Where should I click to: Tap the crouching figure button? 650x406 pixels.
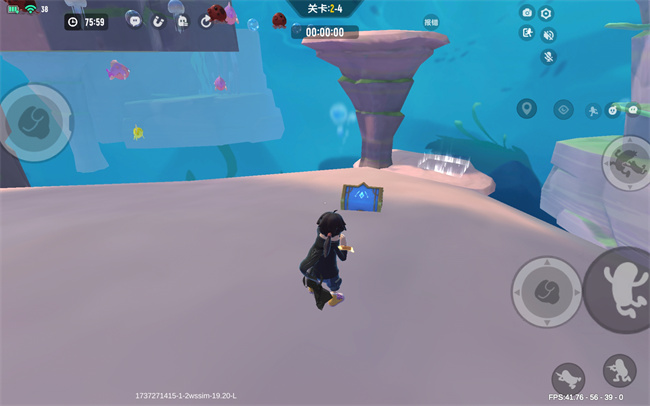point(620,371)
